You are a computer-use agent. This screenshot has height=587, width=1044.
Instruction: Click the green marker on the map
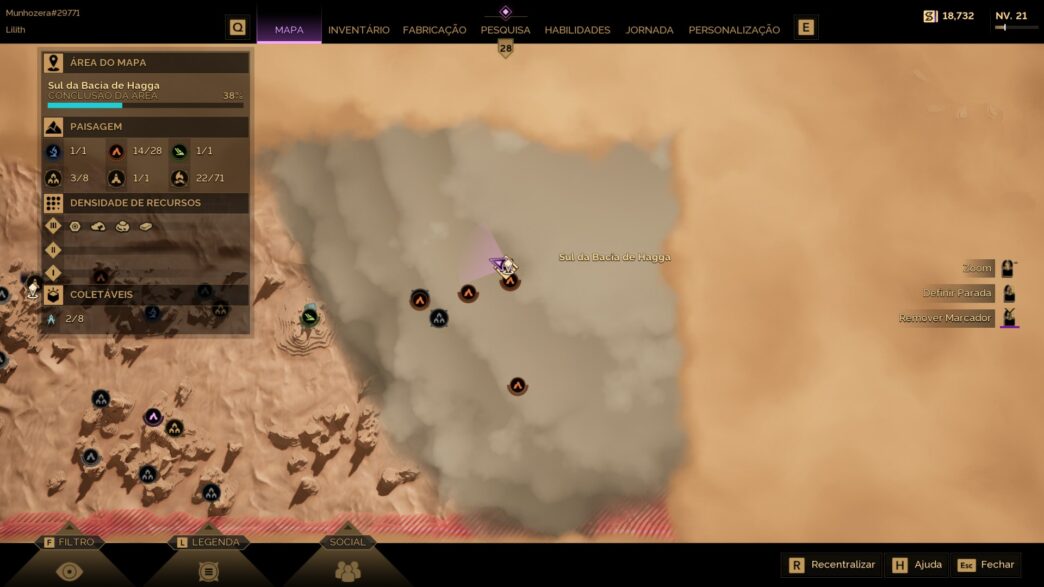pos(310,317)
